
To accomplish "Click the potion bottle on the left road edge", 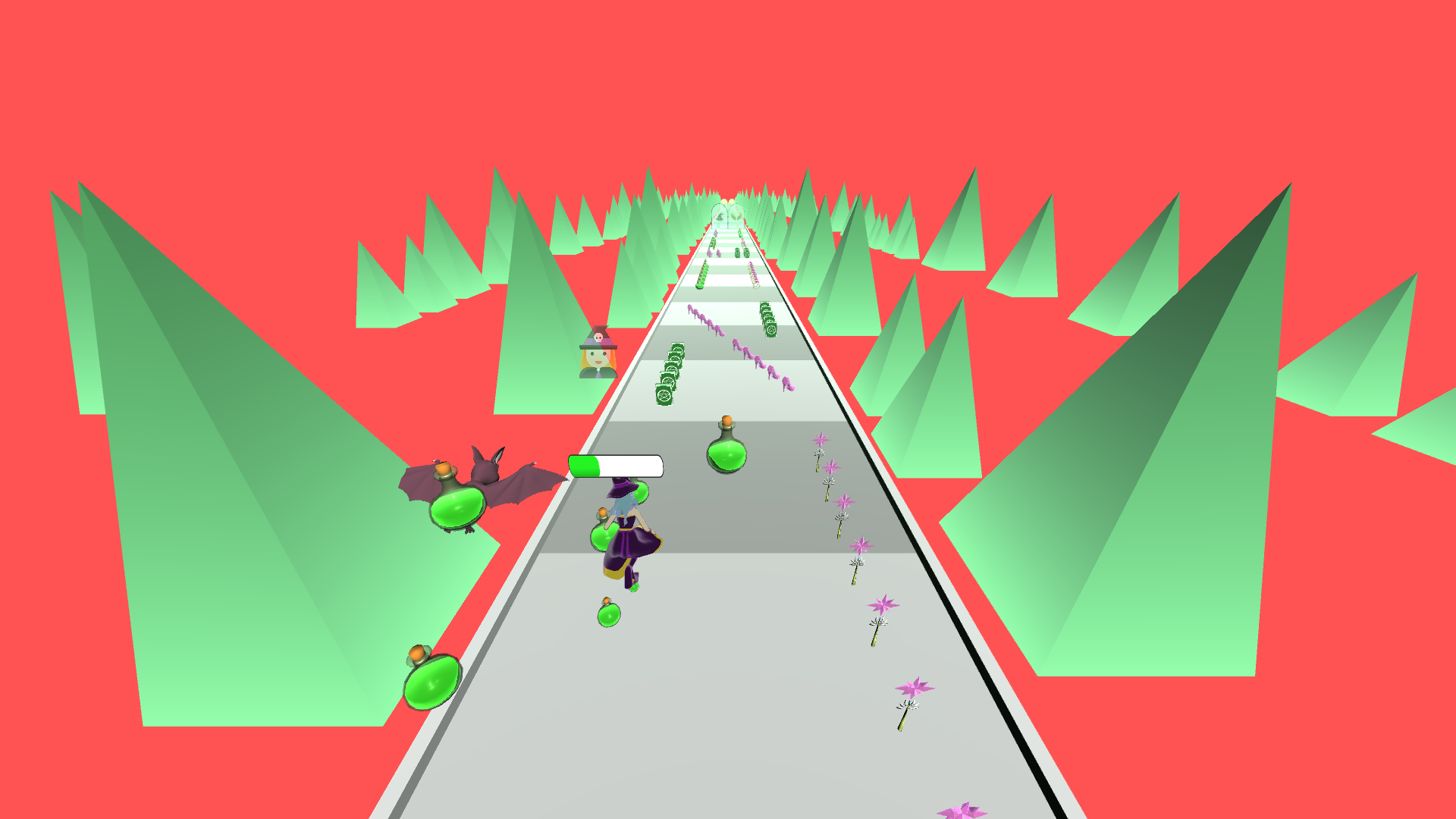I will tap(432, 682).
